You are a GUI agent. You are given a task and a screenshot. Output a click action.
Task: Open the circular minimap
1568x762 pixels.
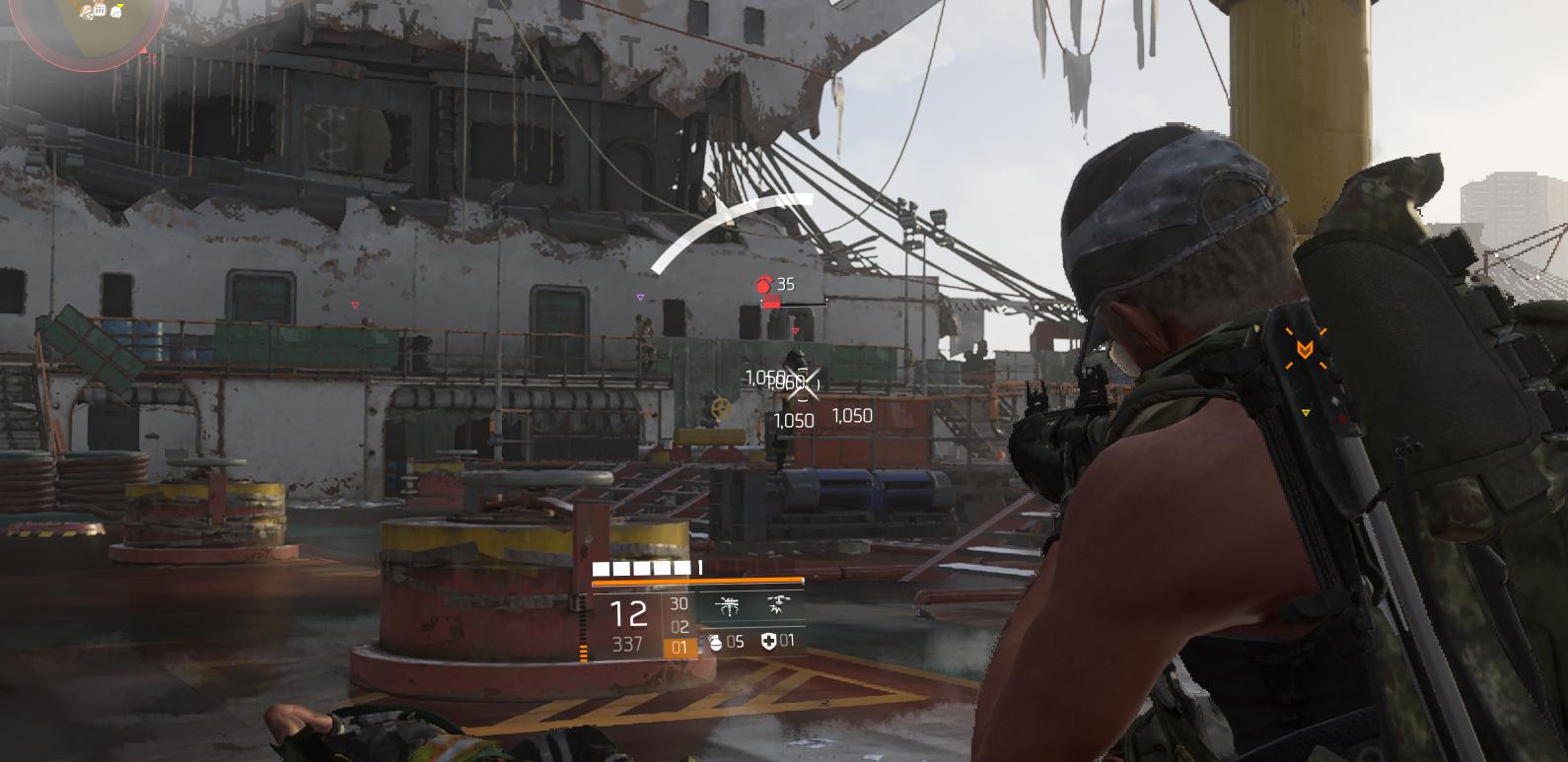point(81,25)
